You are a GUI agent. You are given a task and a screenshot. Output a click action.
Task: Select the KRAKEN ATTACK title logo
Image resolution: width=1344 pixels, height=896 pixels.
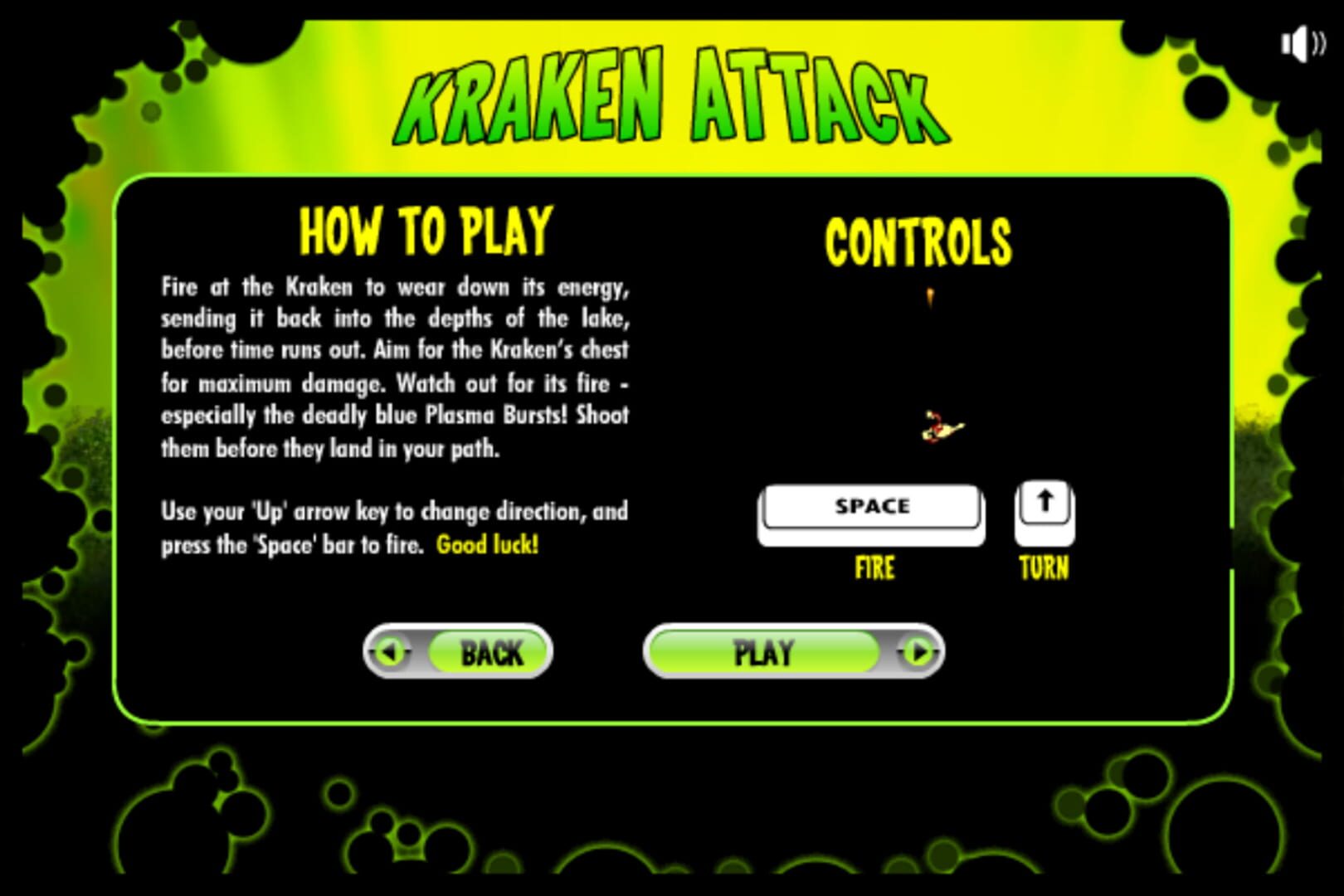pos(670,102)
